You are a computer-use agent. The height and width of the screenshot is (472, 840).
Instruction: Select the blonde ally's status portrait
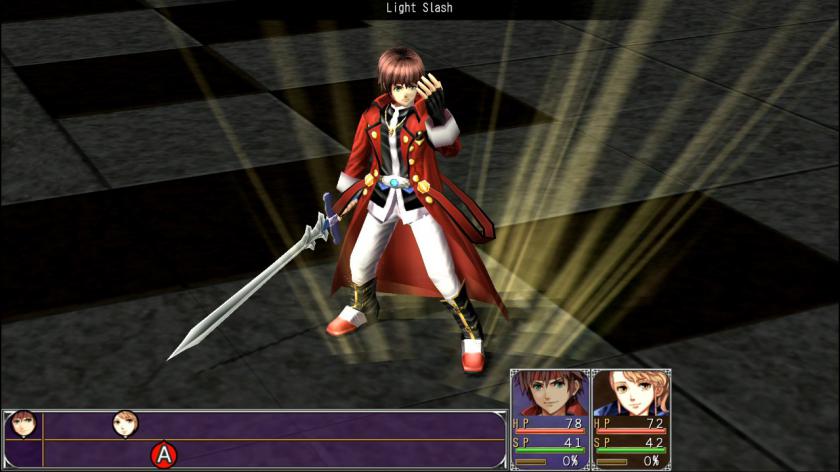tap(630, 393)
